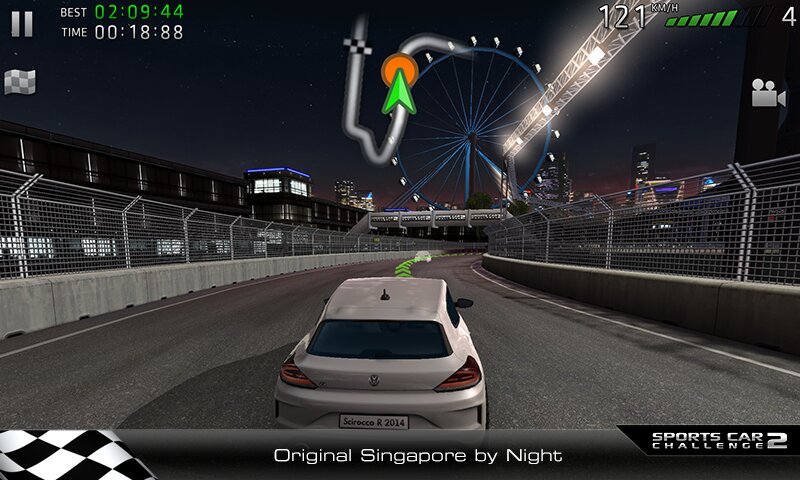Pause the race
Image resolution: width=800 pixels, height=480 pixels.
pyautogui.click(x=22, y=24)
